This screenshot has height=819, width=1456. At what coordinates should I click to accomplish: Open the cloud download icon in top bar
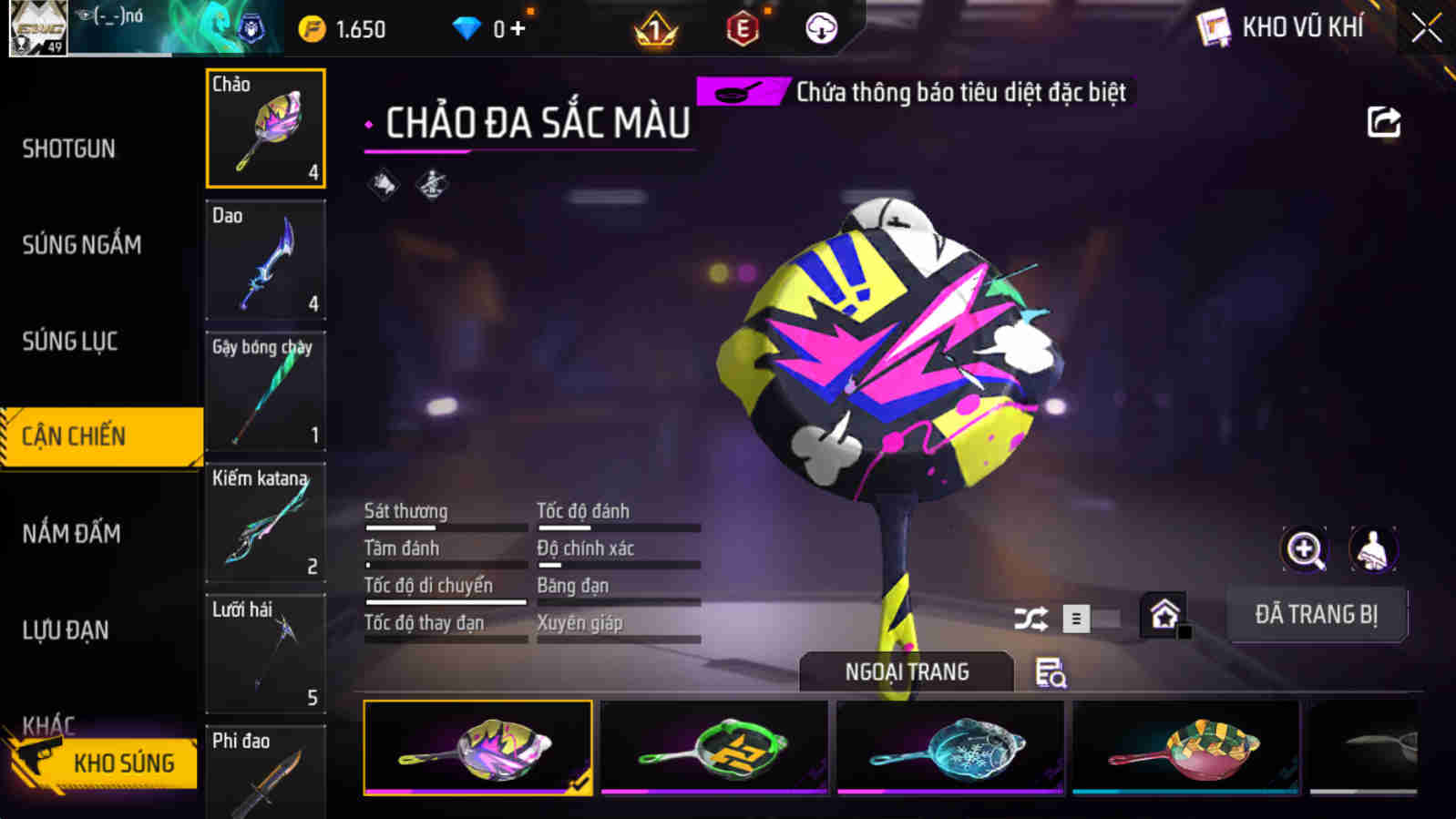tap(820, 27)
